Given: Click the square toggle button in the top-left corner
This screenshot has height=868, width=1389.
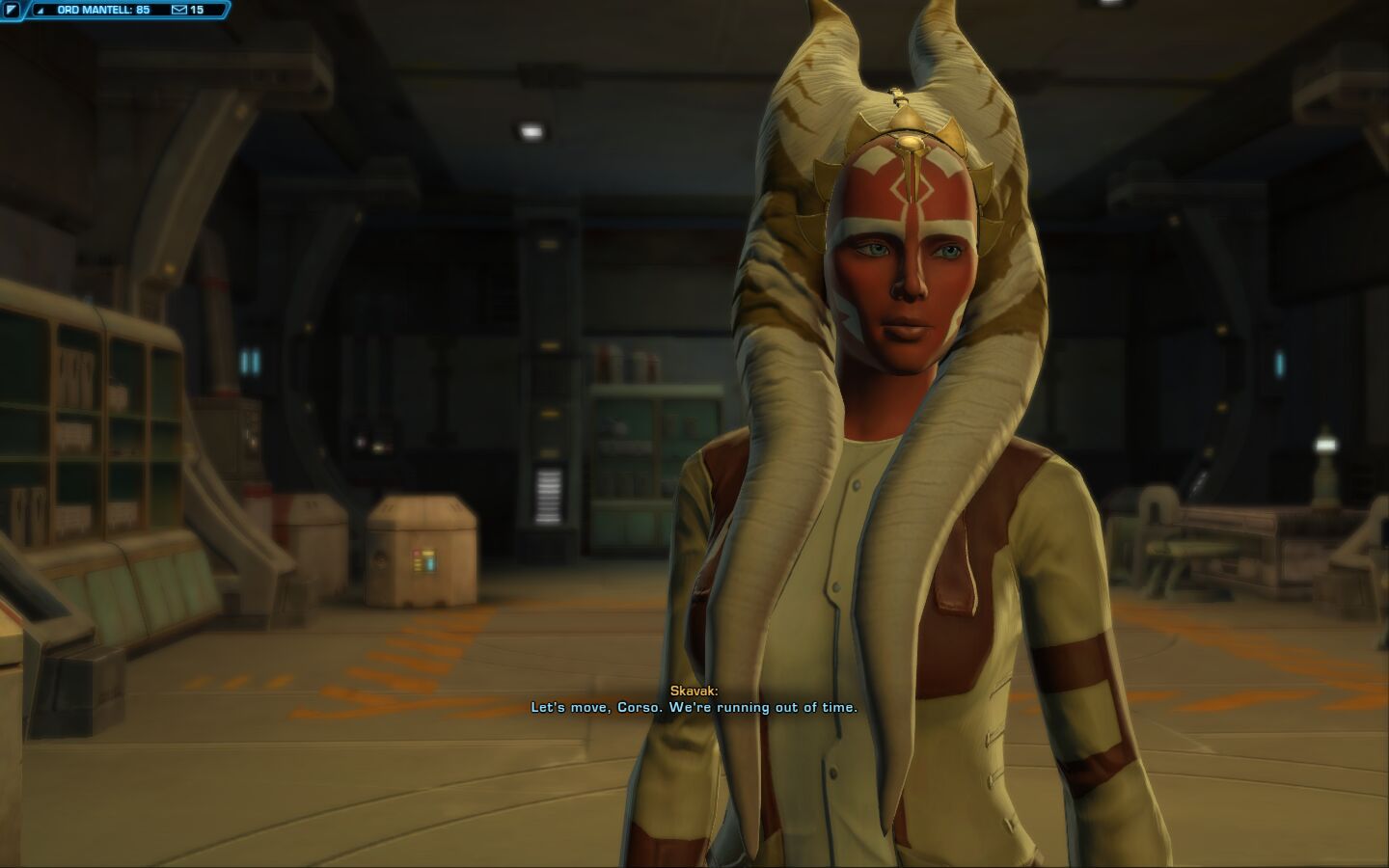Looking at the screenshot, I should pyautogui.click(x=11, y=10).
